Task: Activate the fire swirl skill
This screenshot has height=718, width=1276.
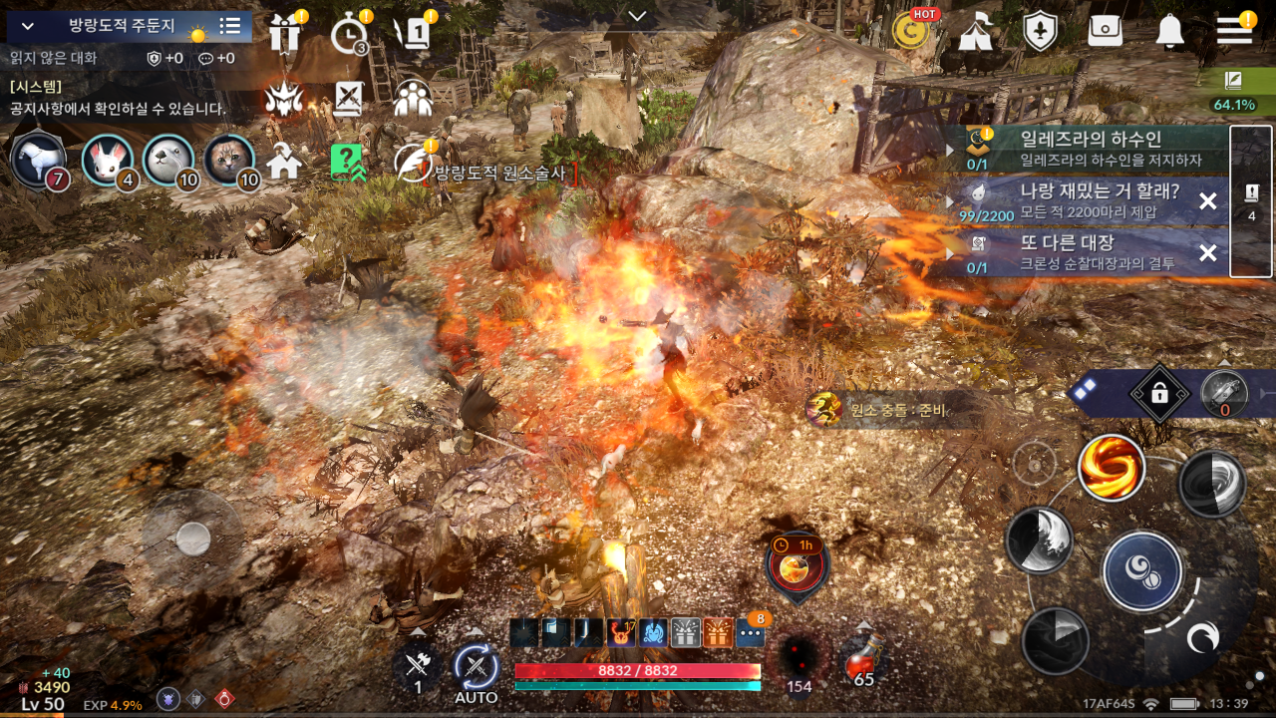Action: (1111, 467)
